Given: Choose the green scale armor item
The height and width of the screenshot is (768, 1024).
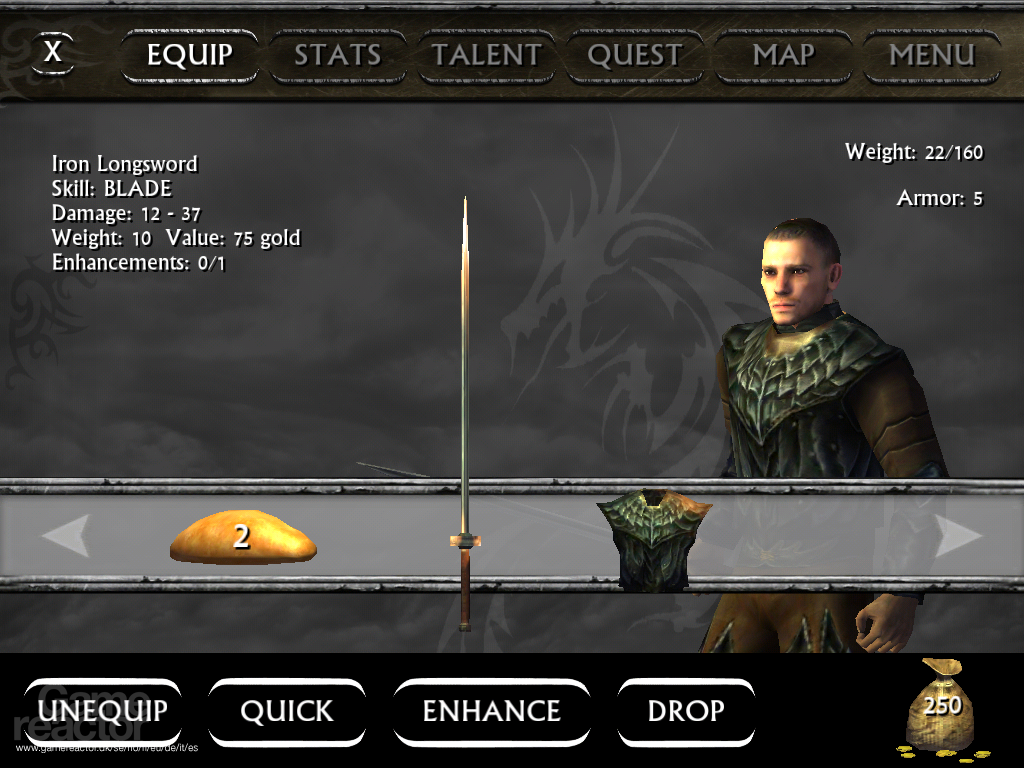Looking at the screenshot, I should pos(654,538).
